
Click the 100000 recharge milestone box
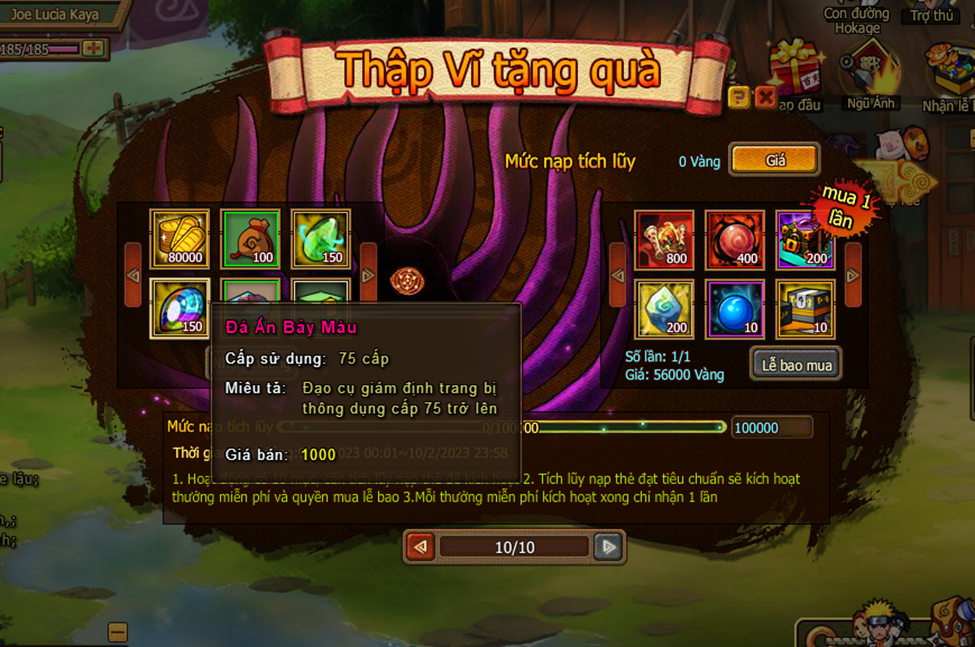pos(771,428)
